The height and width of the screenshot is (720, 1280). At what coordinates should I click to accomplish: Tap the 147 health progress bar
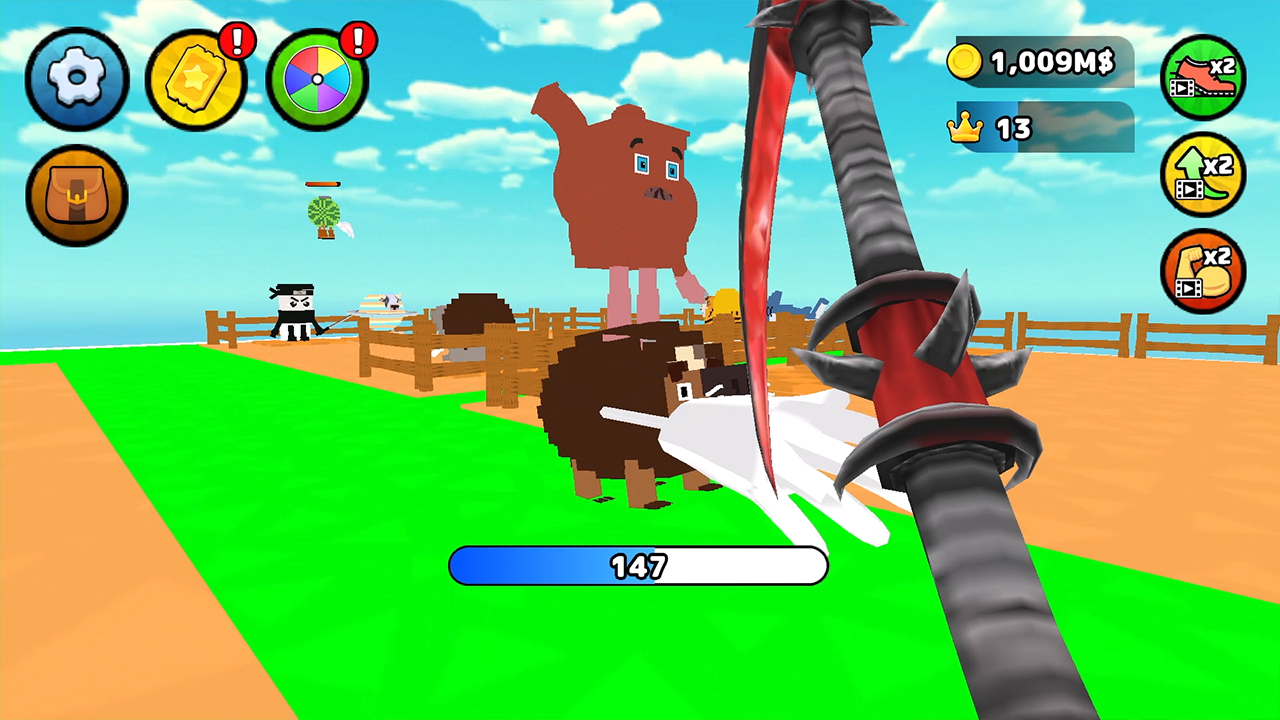coord(638,566)
